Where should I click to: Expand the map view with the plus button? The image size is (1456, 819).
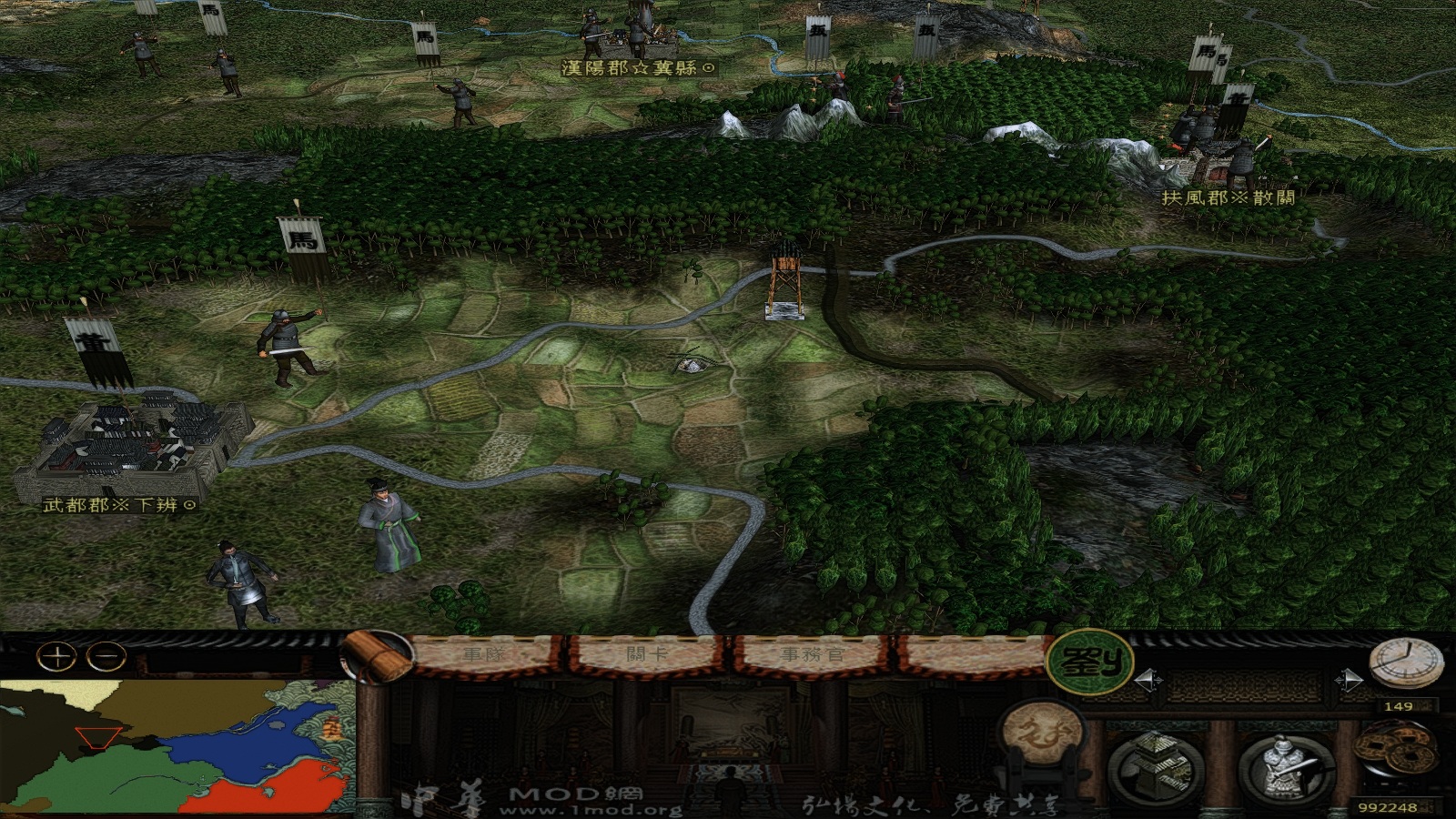(x=56, y=655)
